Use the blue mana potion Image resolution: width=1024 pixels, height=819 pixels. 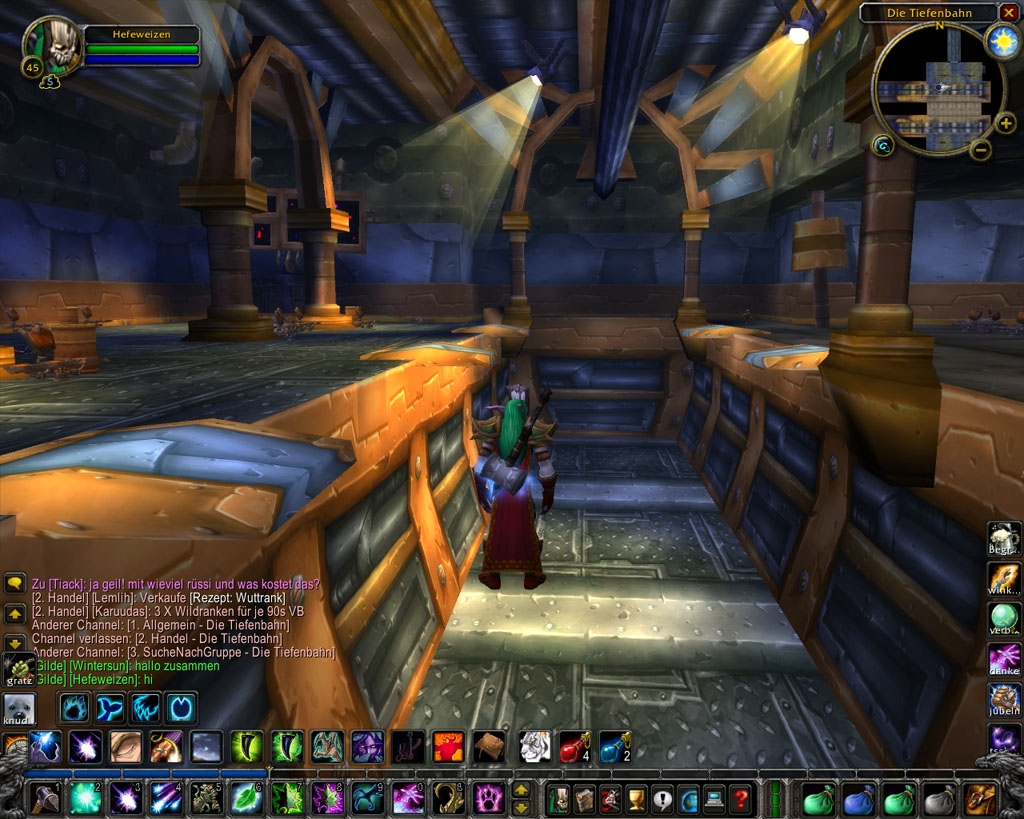click(614, 746)
